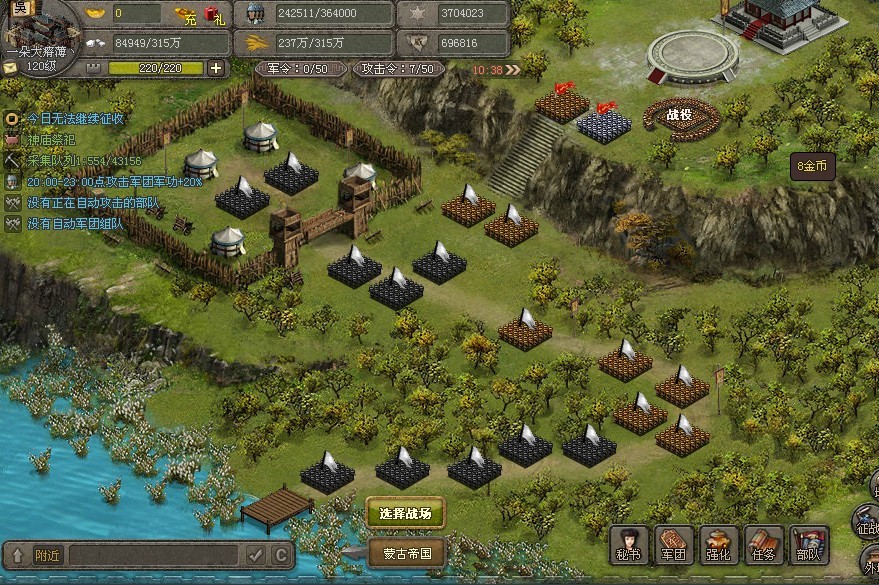Click the chat text input field
879x585 pixels.
[154, 555]
